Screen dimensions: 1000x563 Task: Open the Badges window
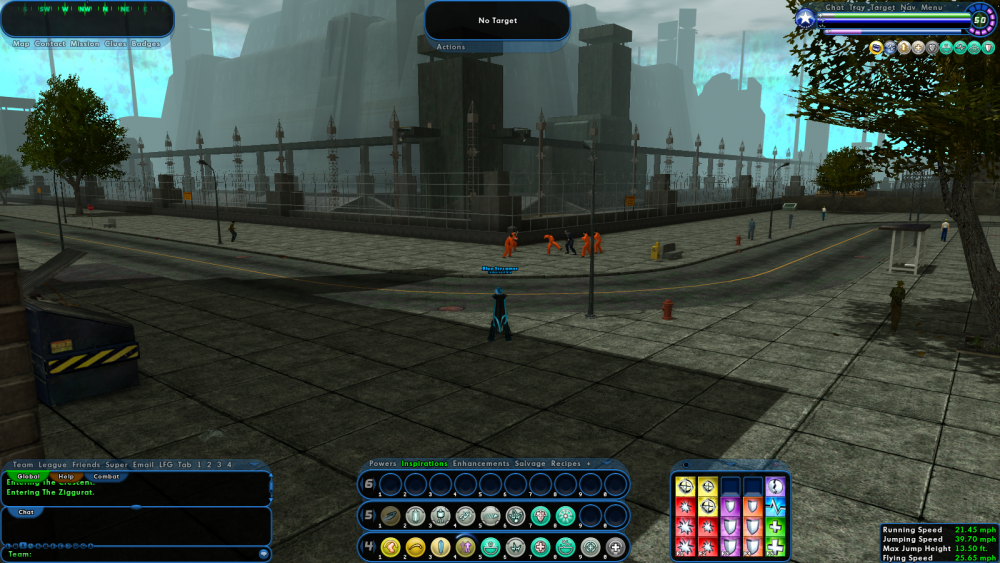coord(145,44)
